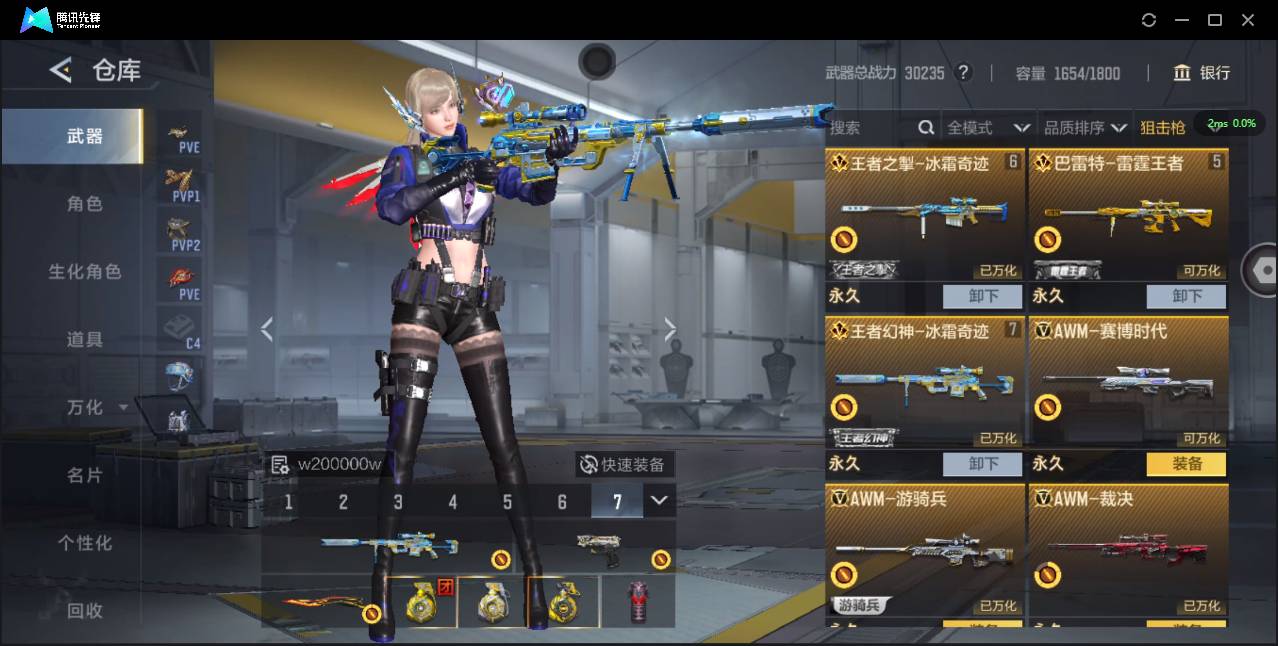Rotate to next view with right arrow

(x=670, y=329)
